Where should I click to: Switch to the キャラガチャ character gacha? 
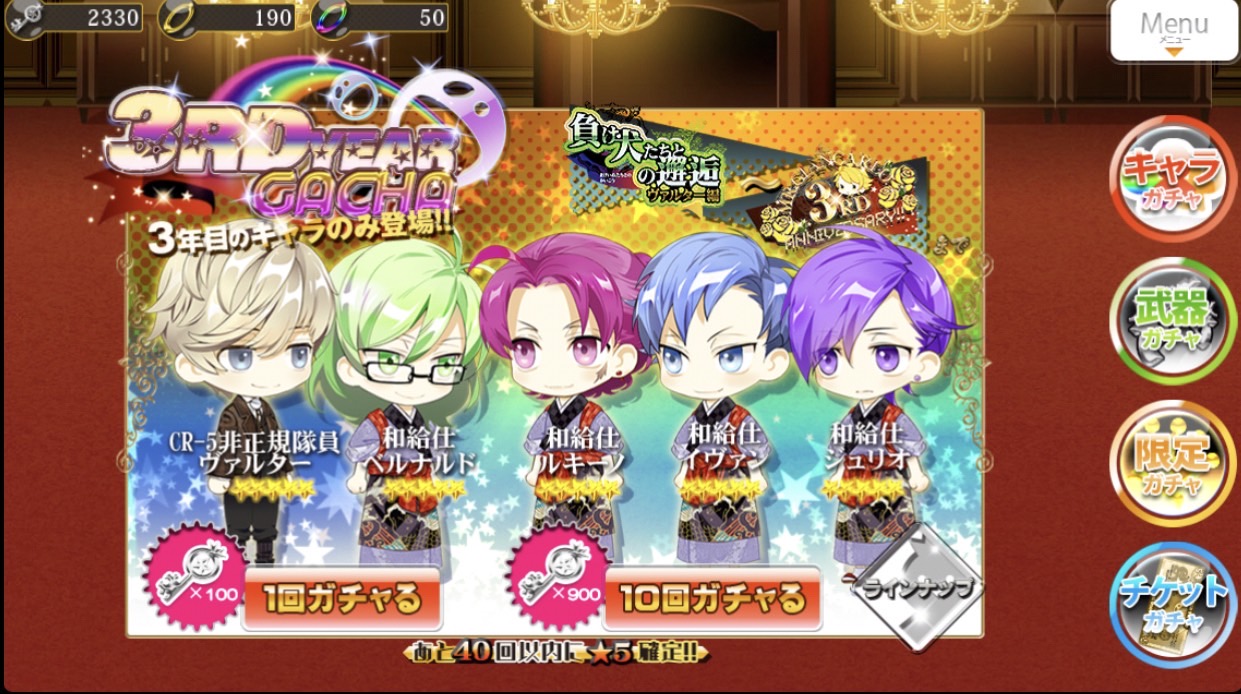[x=1173, y=178]
